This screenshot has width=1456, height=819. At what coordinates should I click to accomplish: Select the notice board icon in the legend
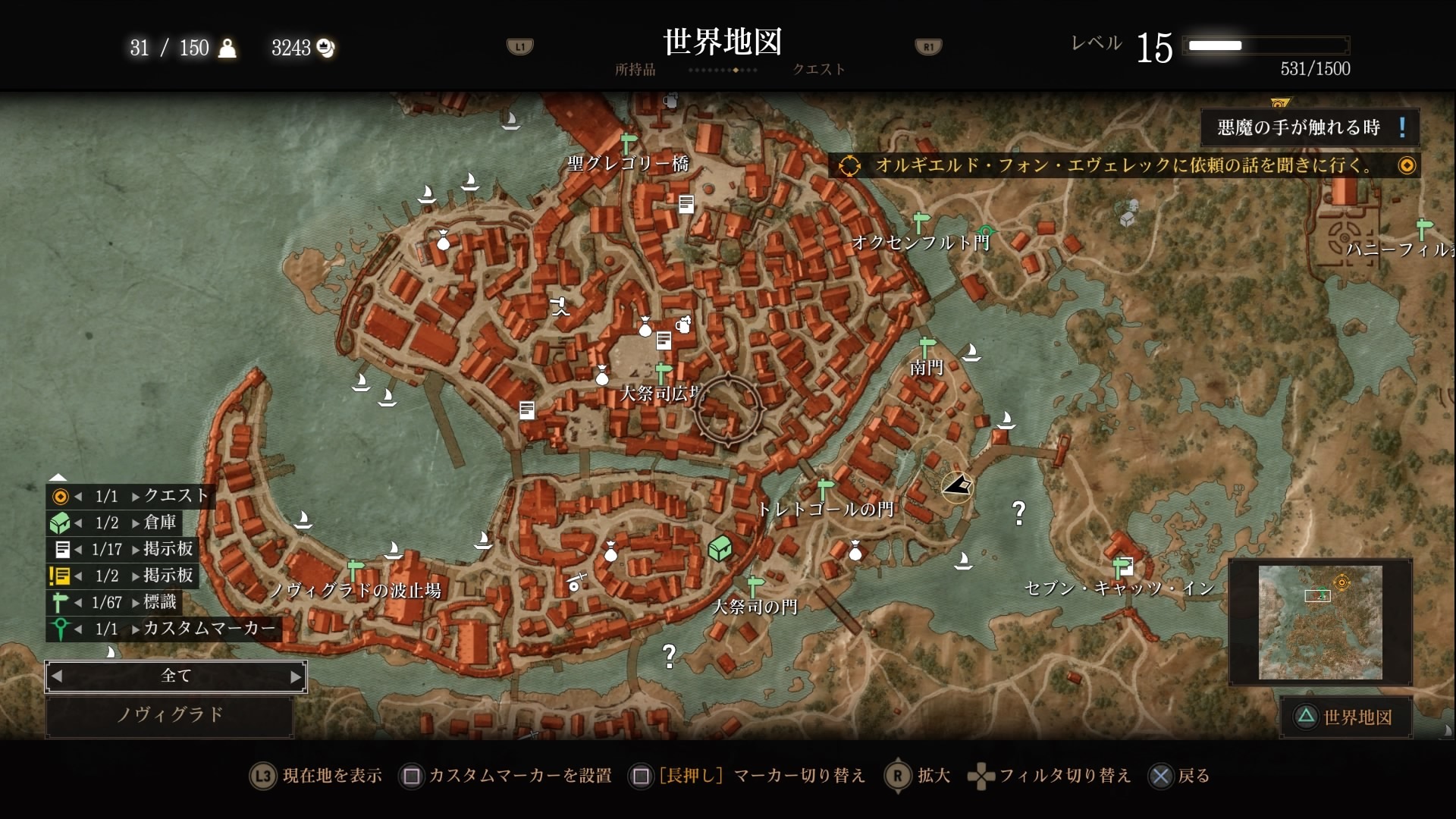click(62, 550)
